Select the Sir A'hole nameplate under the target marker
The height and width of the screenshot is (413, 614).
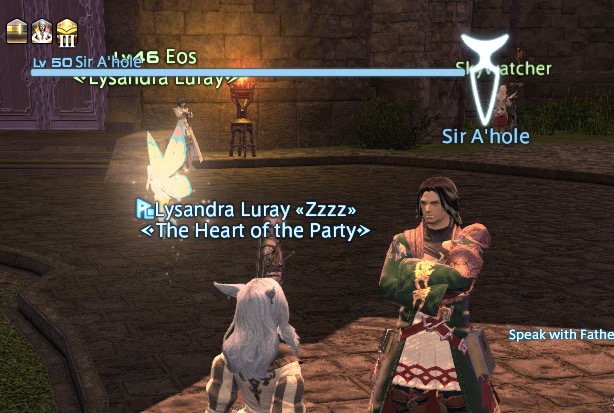tap(485, 136)
